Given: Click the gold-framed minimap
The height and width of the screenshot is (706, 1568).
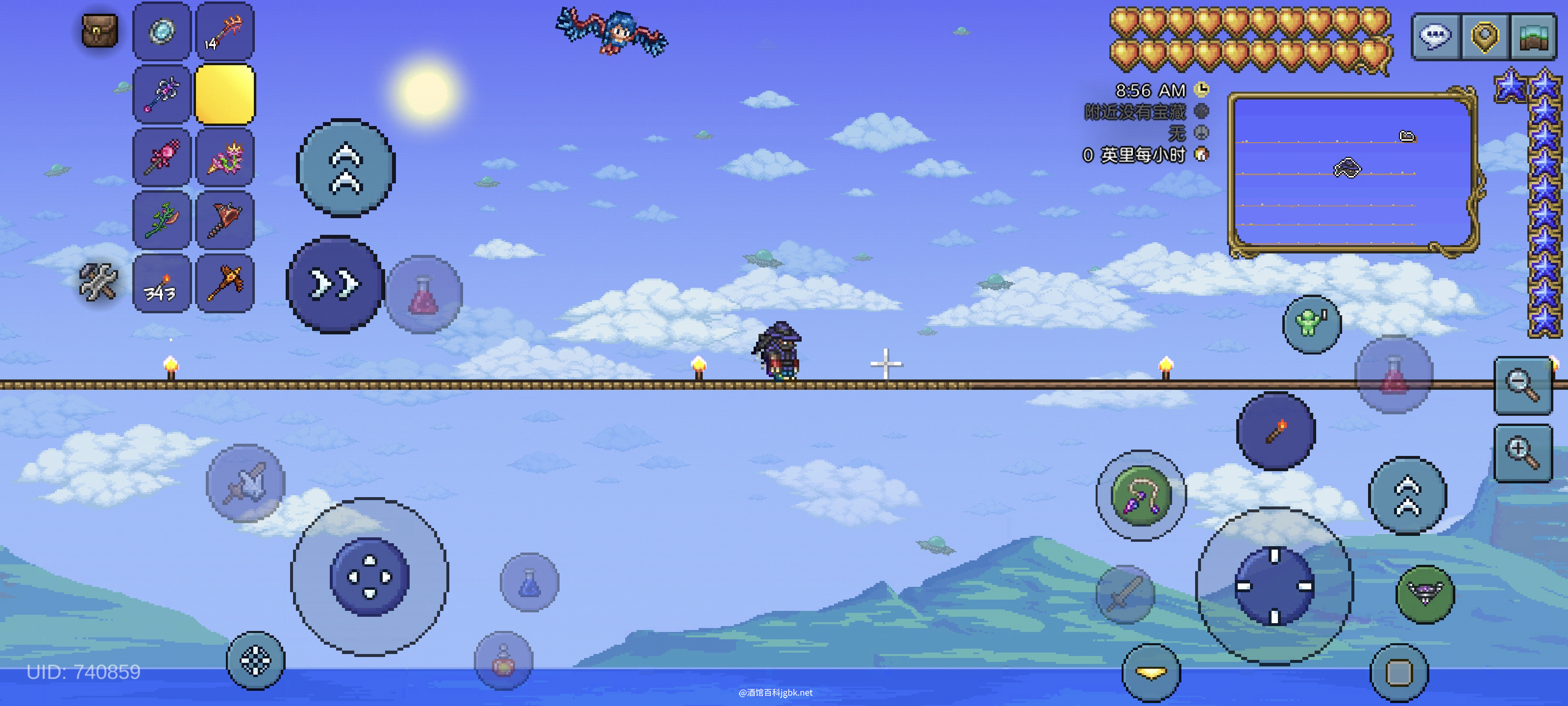Looking at the screenshot, I should (x=1352, y=171).
